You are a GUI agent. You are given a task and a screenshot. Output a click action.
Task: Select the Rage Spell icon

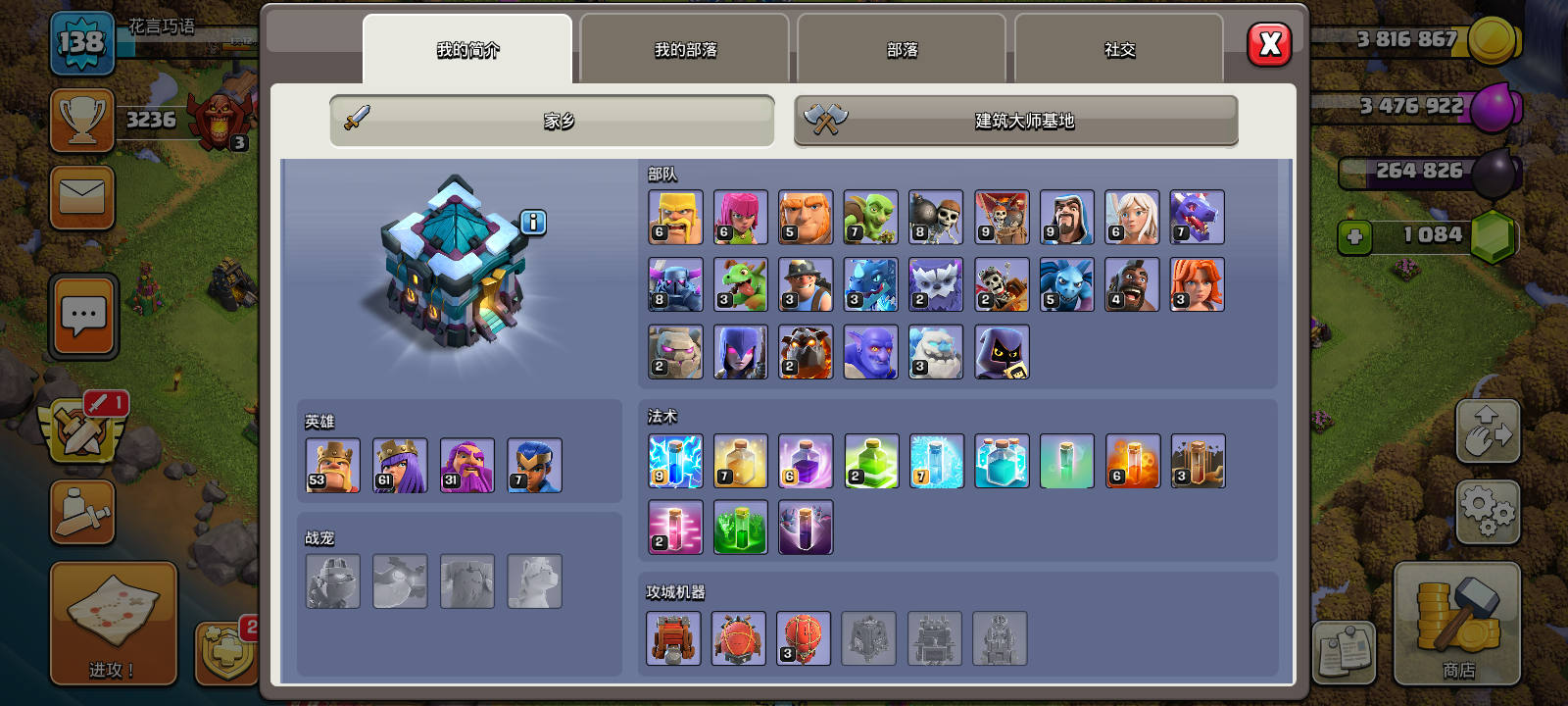(806, 461)
